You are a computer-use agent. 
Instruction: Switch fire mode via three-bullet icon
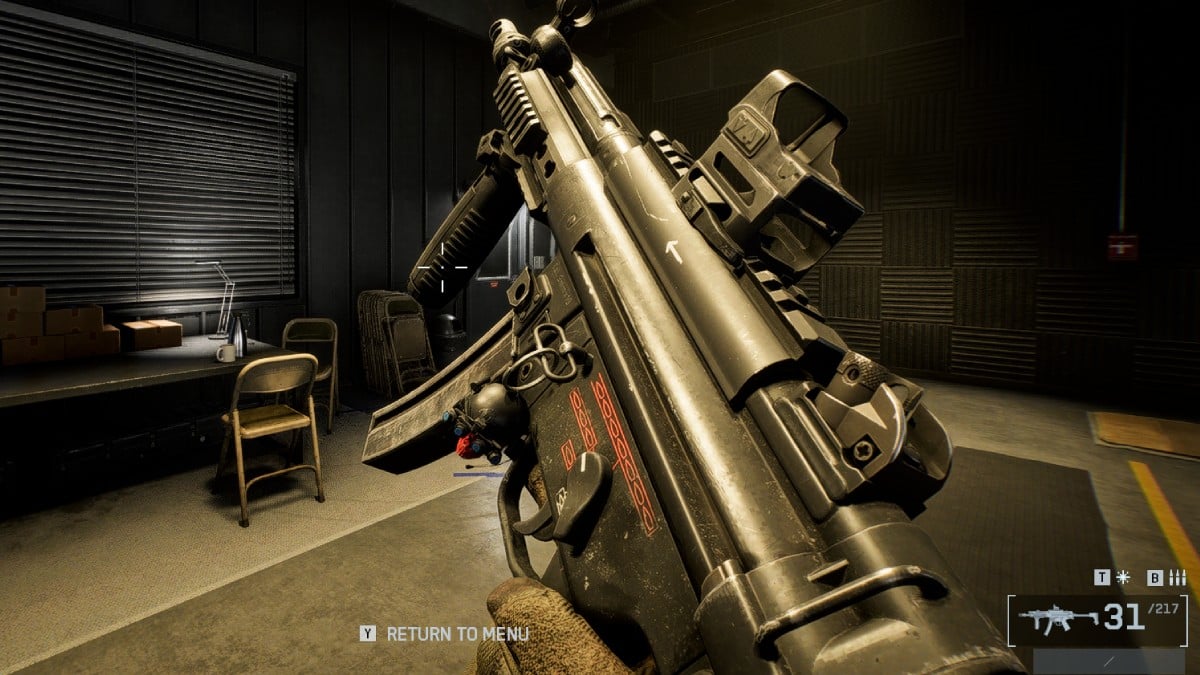[x=1177, y=577]
